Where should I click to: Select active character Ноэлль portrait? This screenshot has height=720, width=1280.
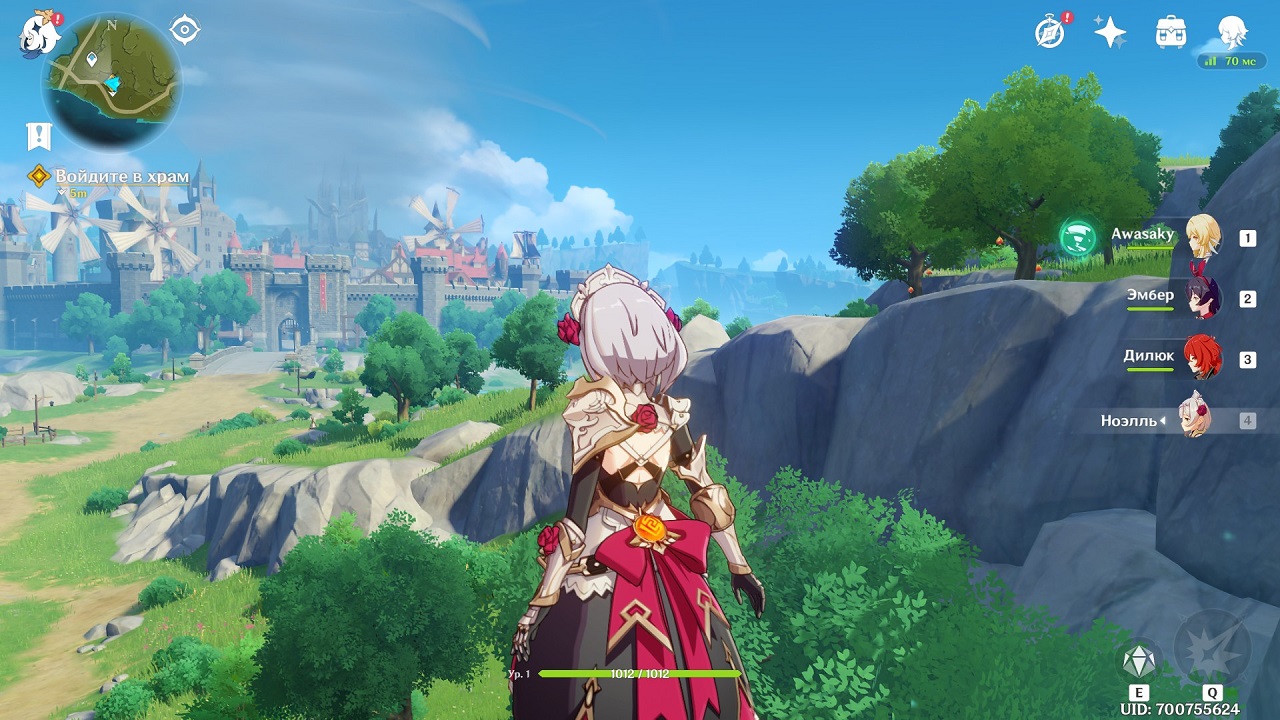(x=1194, y=420)
